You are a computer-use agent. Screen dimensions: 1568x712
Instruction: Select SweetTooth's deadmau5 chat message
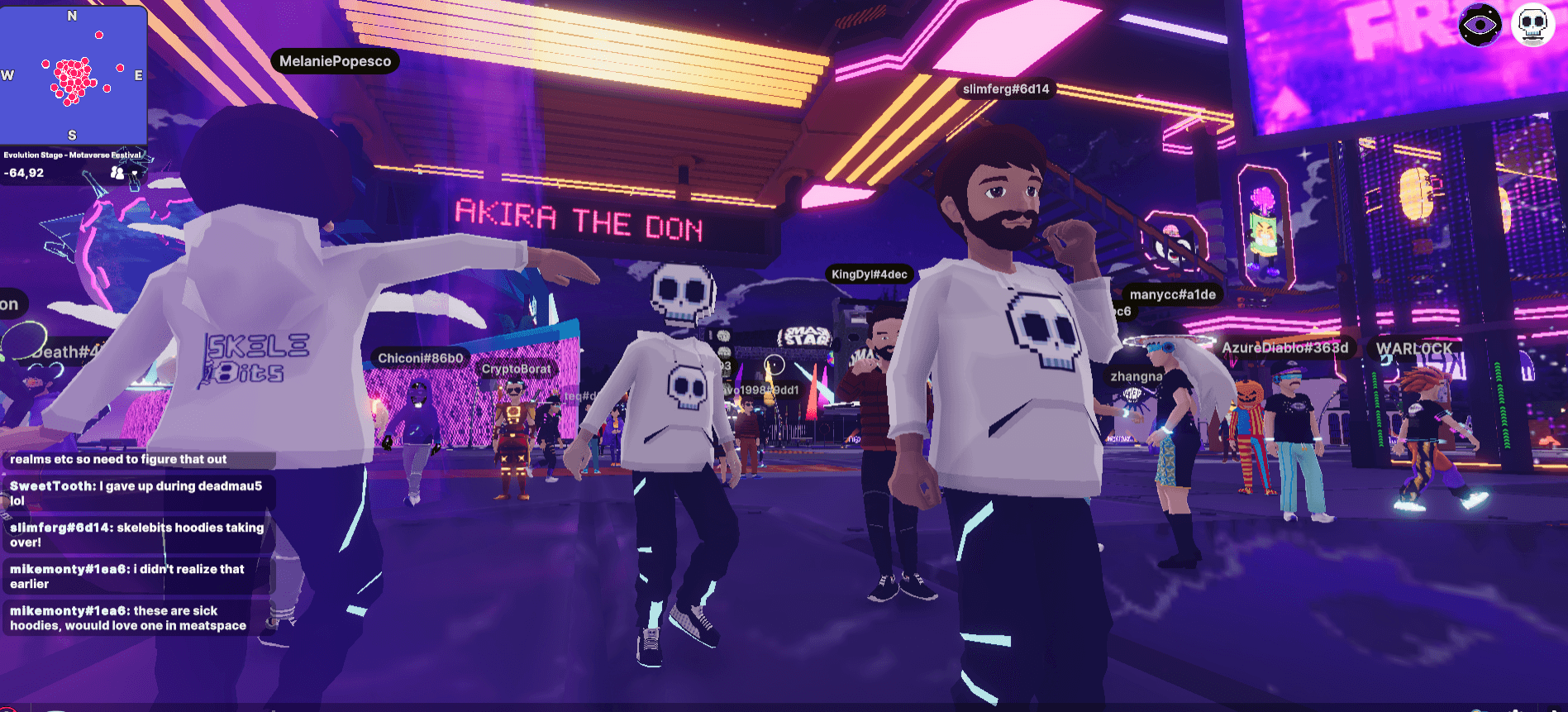136,493
